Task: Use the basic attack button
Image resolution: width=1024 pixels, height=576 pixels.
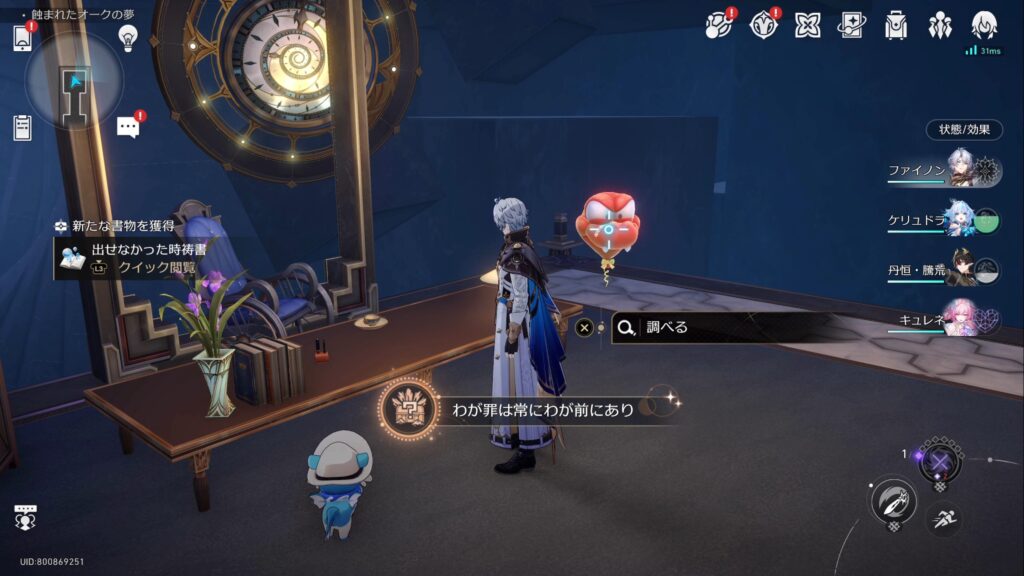Action: [x=893, y=500]
